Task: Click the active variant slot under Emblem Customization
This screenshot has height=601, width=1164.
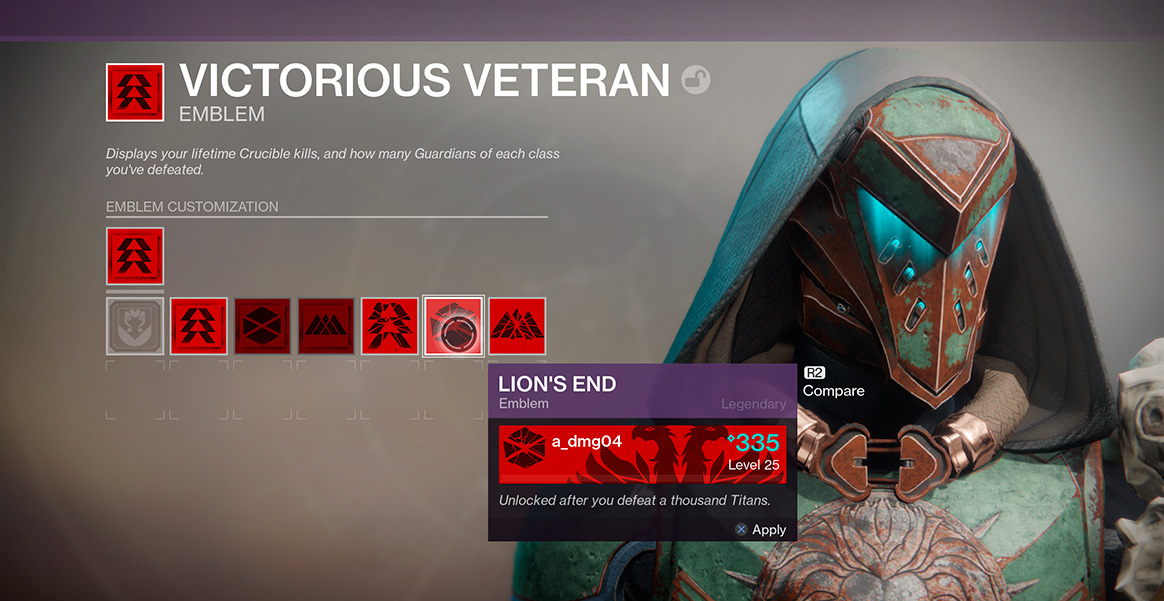Action: tap(135, 256)
